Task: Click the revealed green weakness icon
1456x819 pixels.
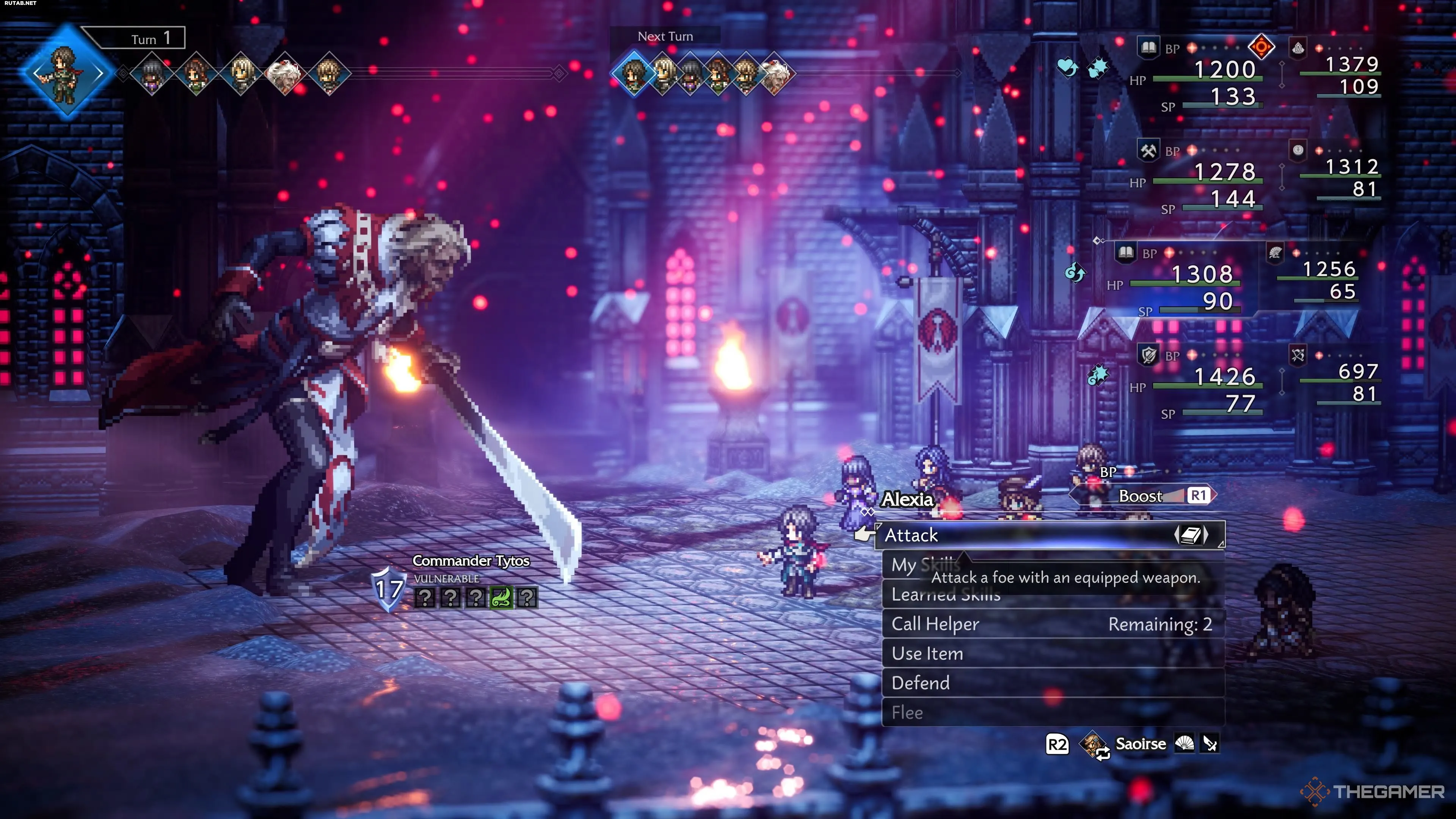Action: (501, 598)
